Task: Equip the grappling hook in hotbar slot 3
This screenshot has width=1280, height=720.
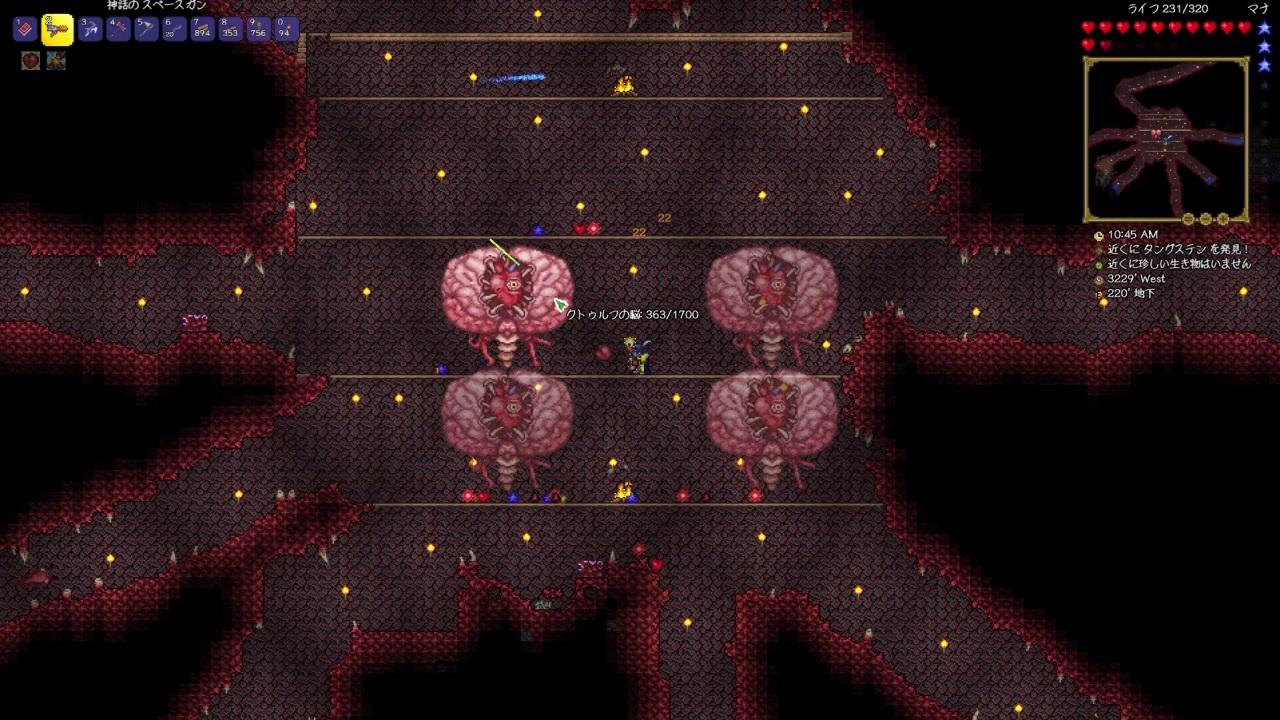Action: 89,29
